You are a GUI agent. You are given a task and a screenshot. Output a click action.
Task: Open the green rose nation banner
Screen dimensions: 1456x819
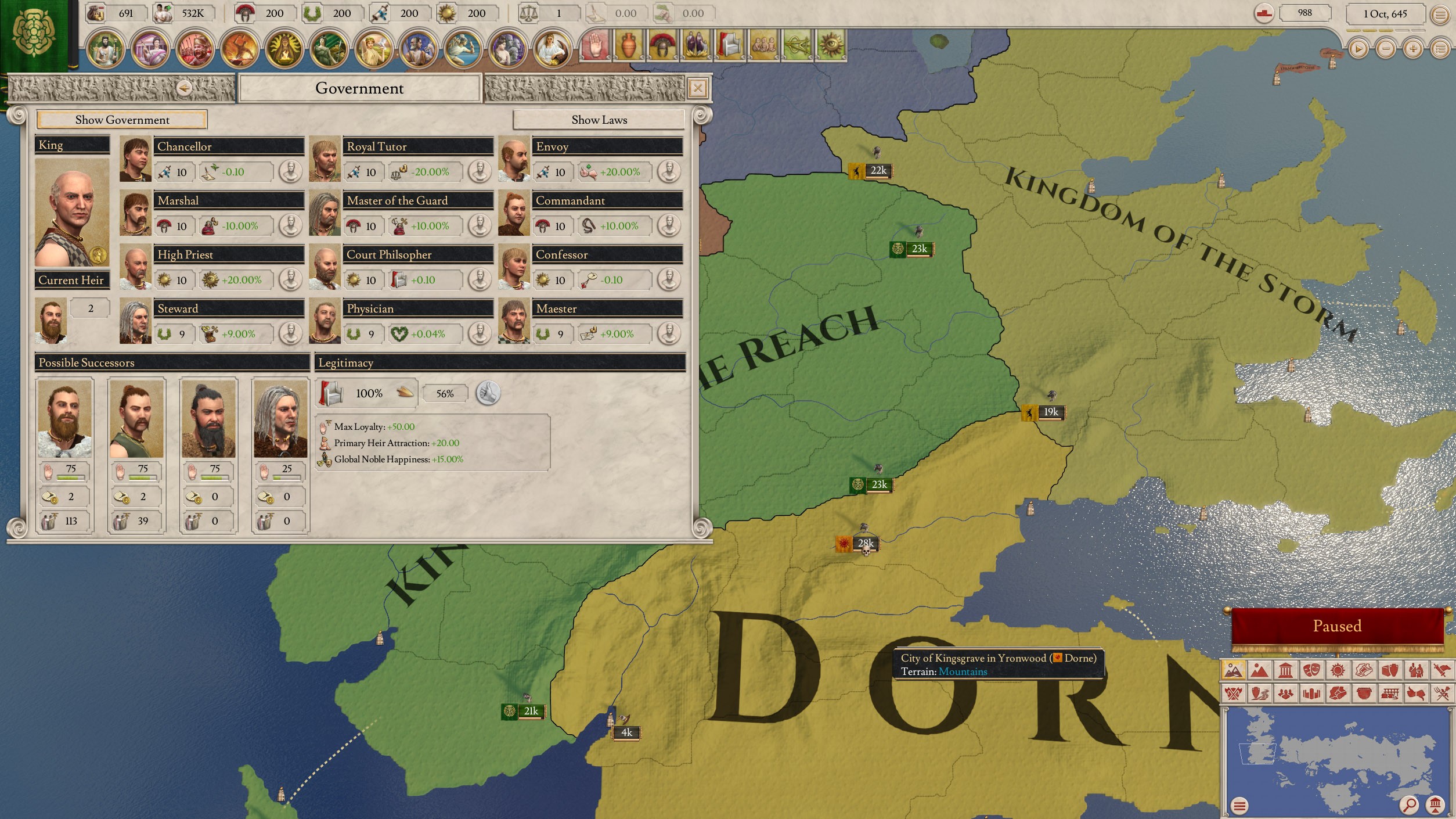tap(34, 35)
